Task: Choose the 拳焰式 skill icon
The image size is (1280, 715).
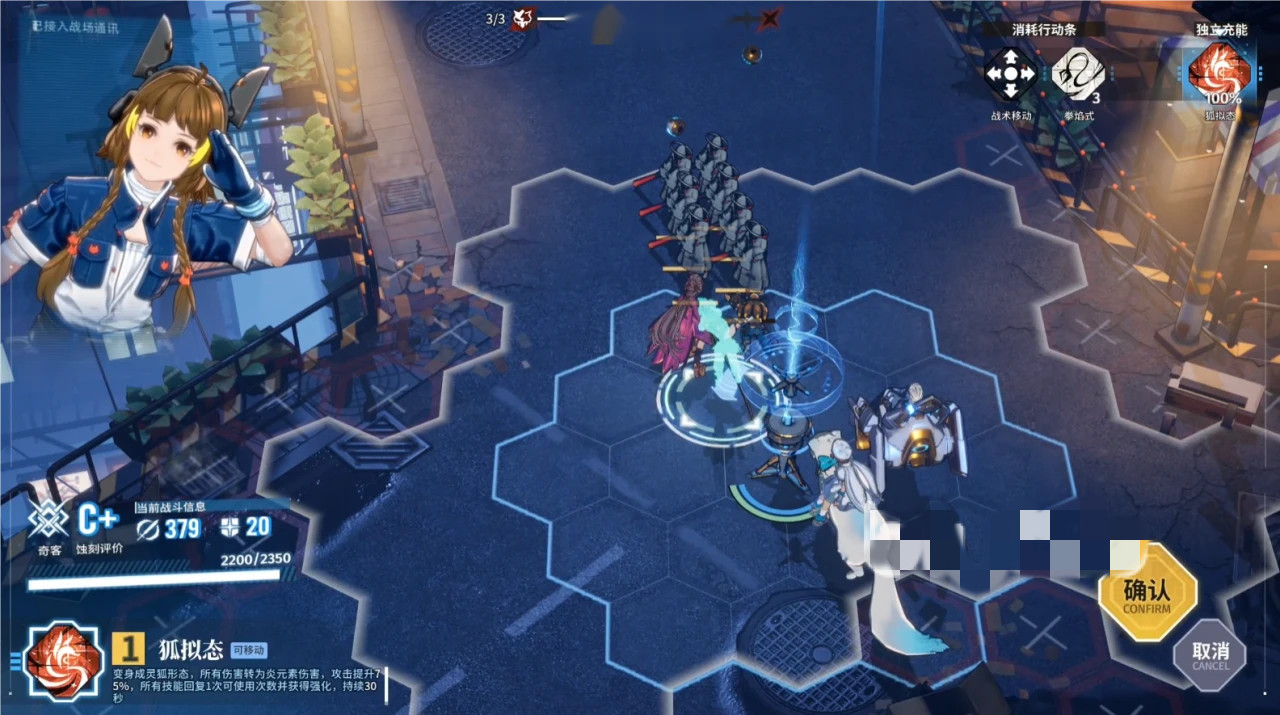Action: pyautogui.click(x=1077, y=74)
